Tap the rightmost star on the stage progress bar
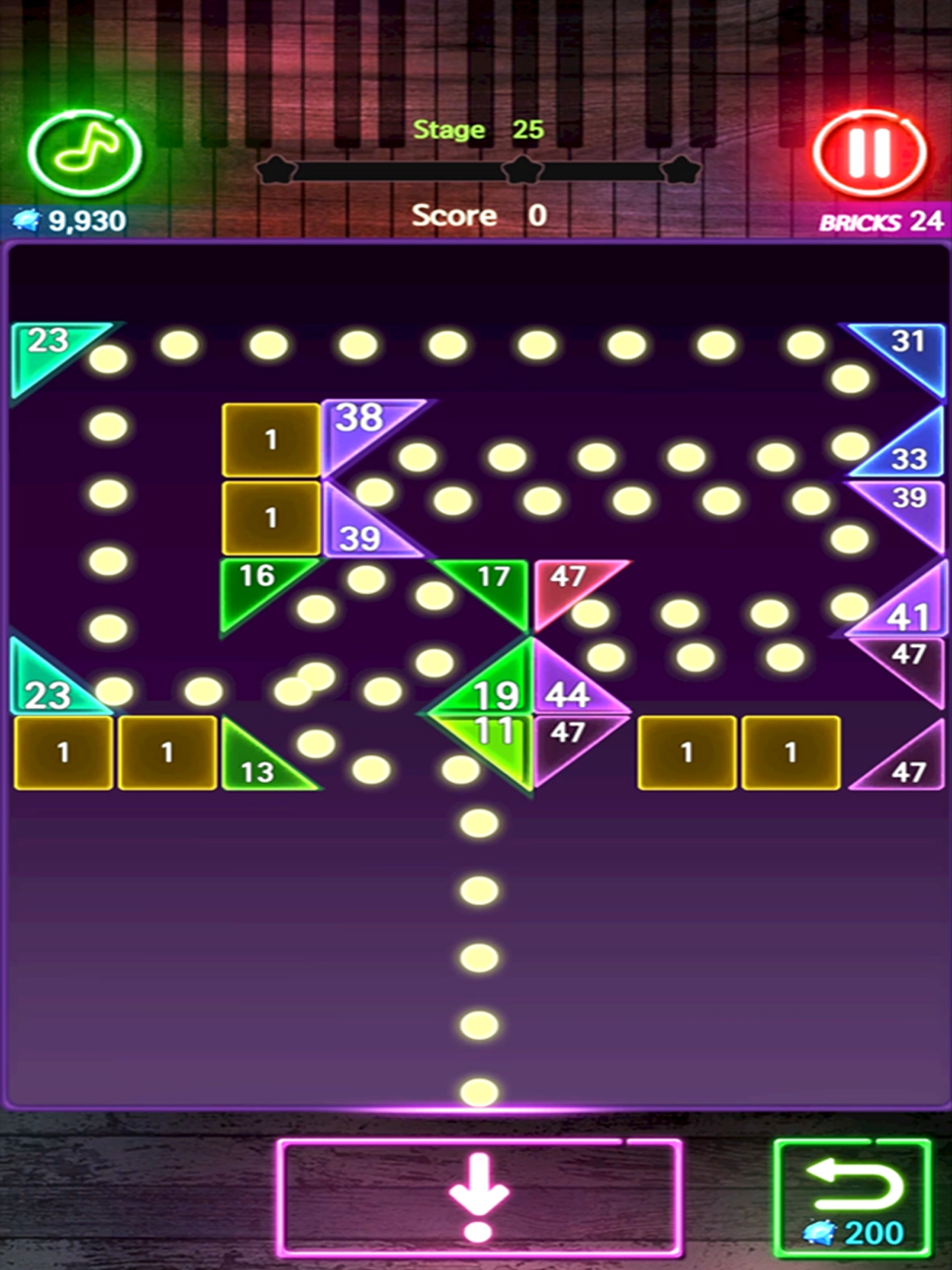This screenshot has height=1270, width=952. (x=681, y=169)
